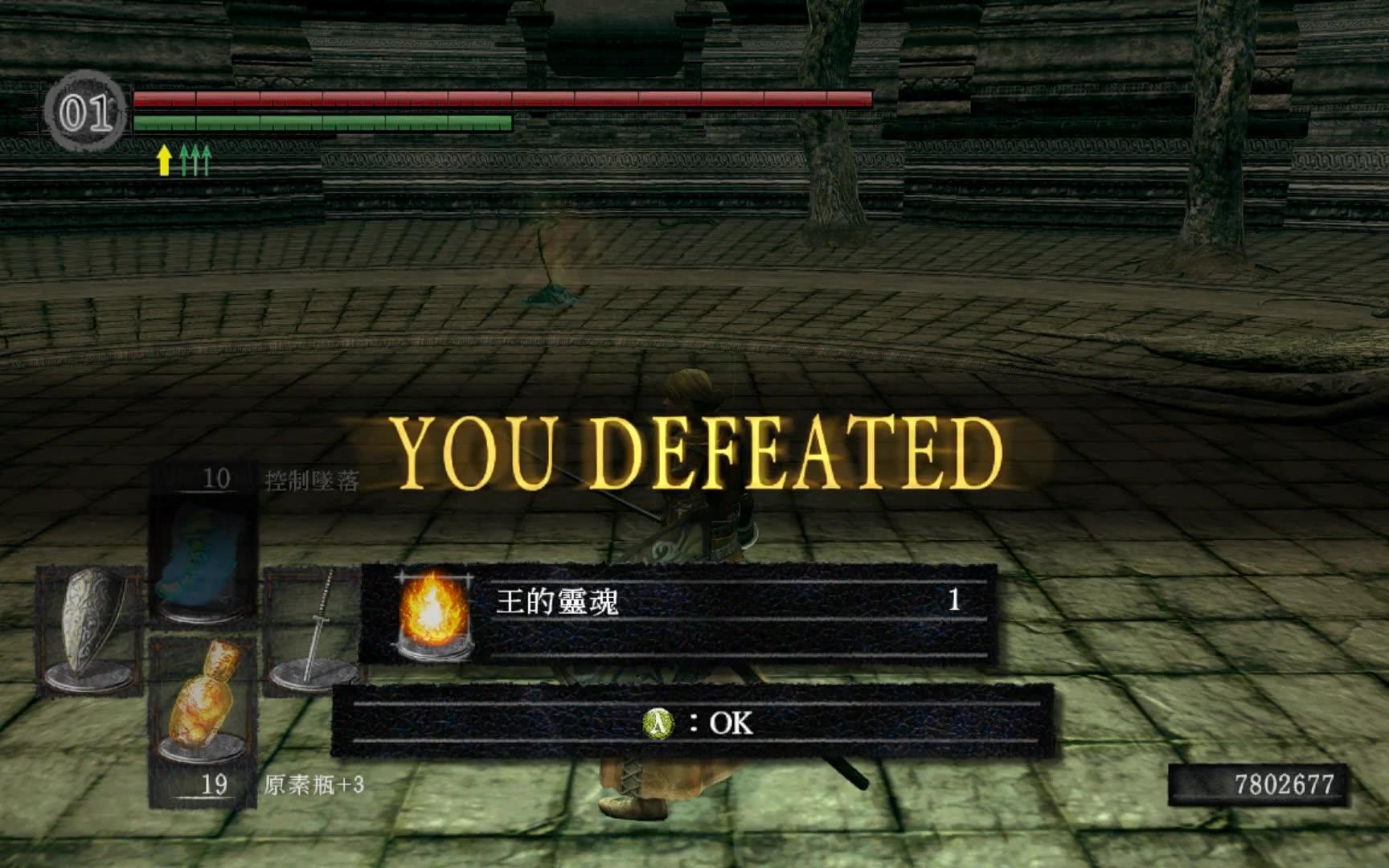Choose the shield equipment slot
This screenshot has width=1389, height=868.
(89, 629)
